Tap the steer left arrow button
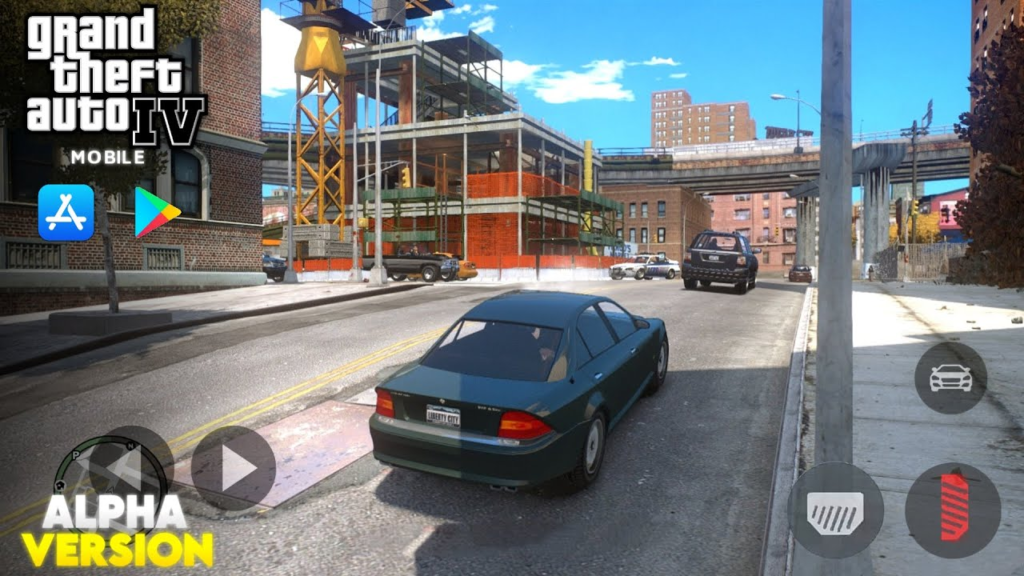 (x=133, y=466)
